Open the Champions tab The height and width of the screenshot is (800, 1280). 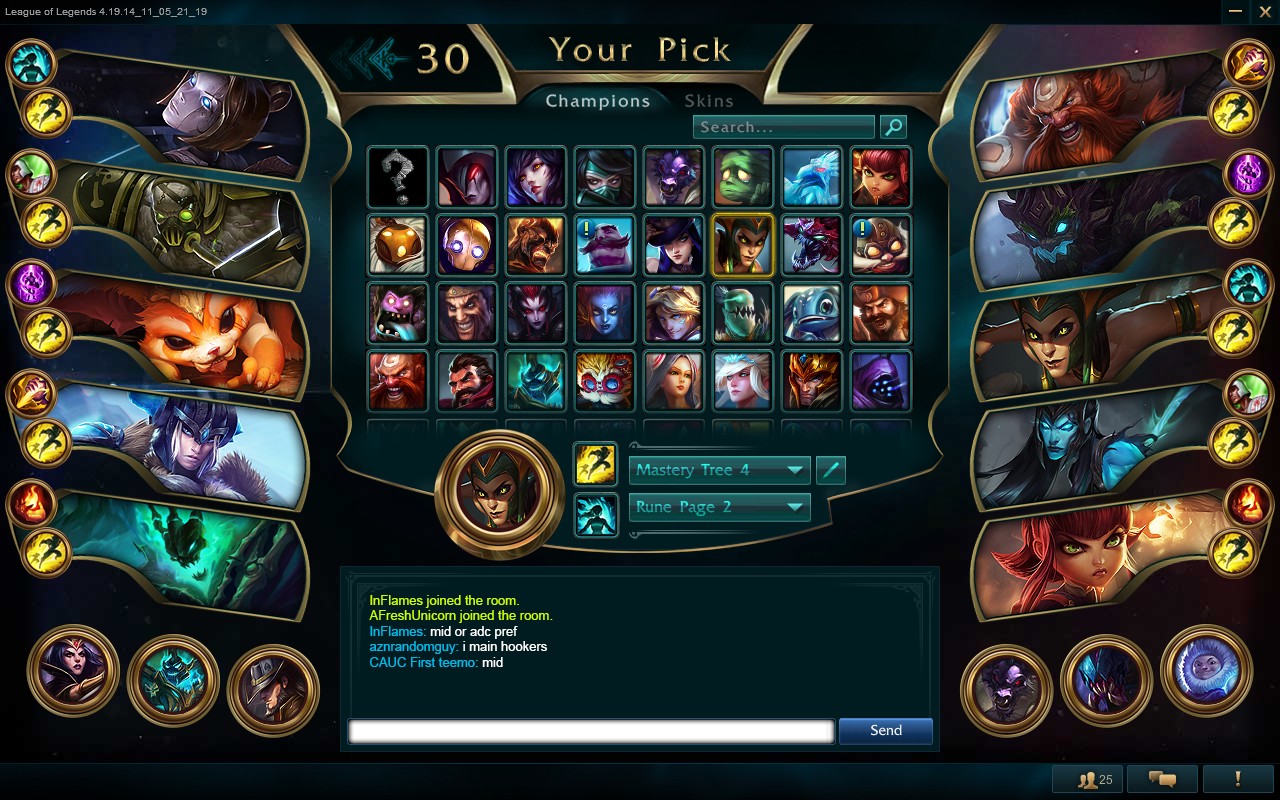tap(597, 101)
